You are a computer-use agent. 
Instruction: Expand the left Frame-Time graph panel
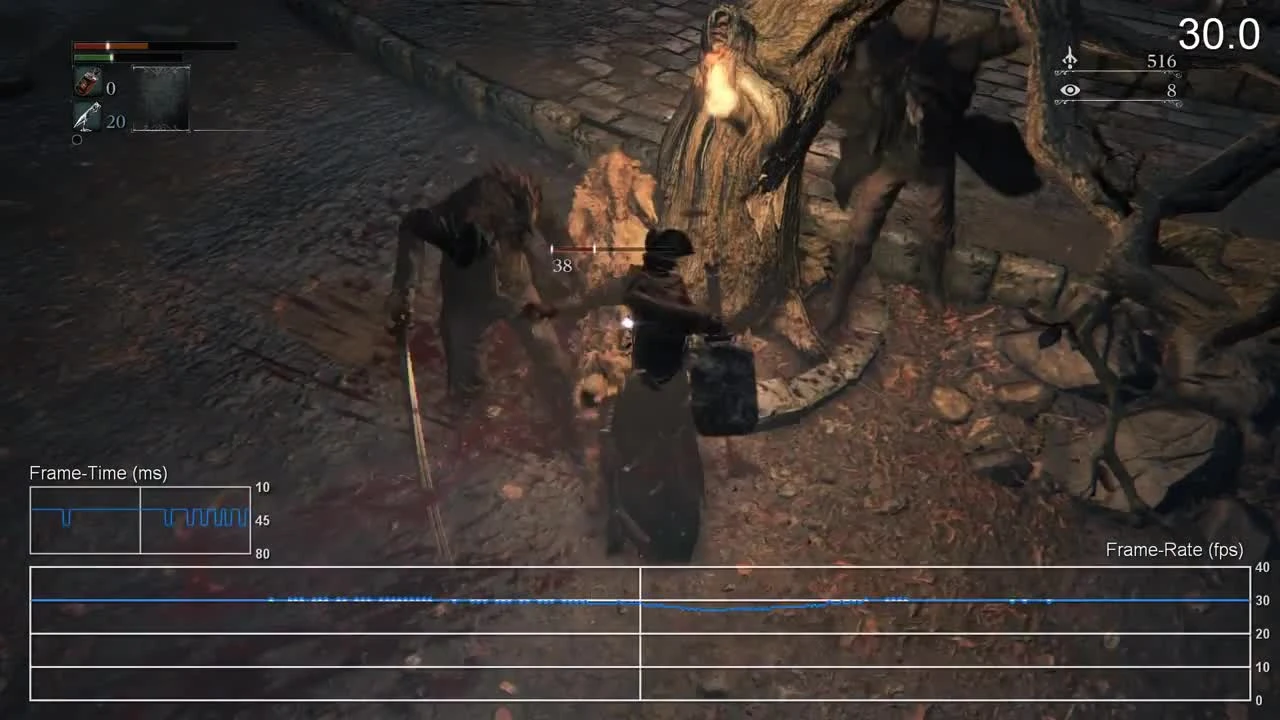85,521
